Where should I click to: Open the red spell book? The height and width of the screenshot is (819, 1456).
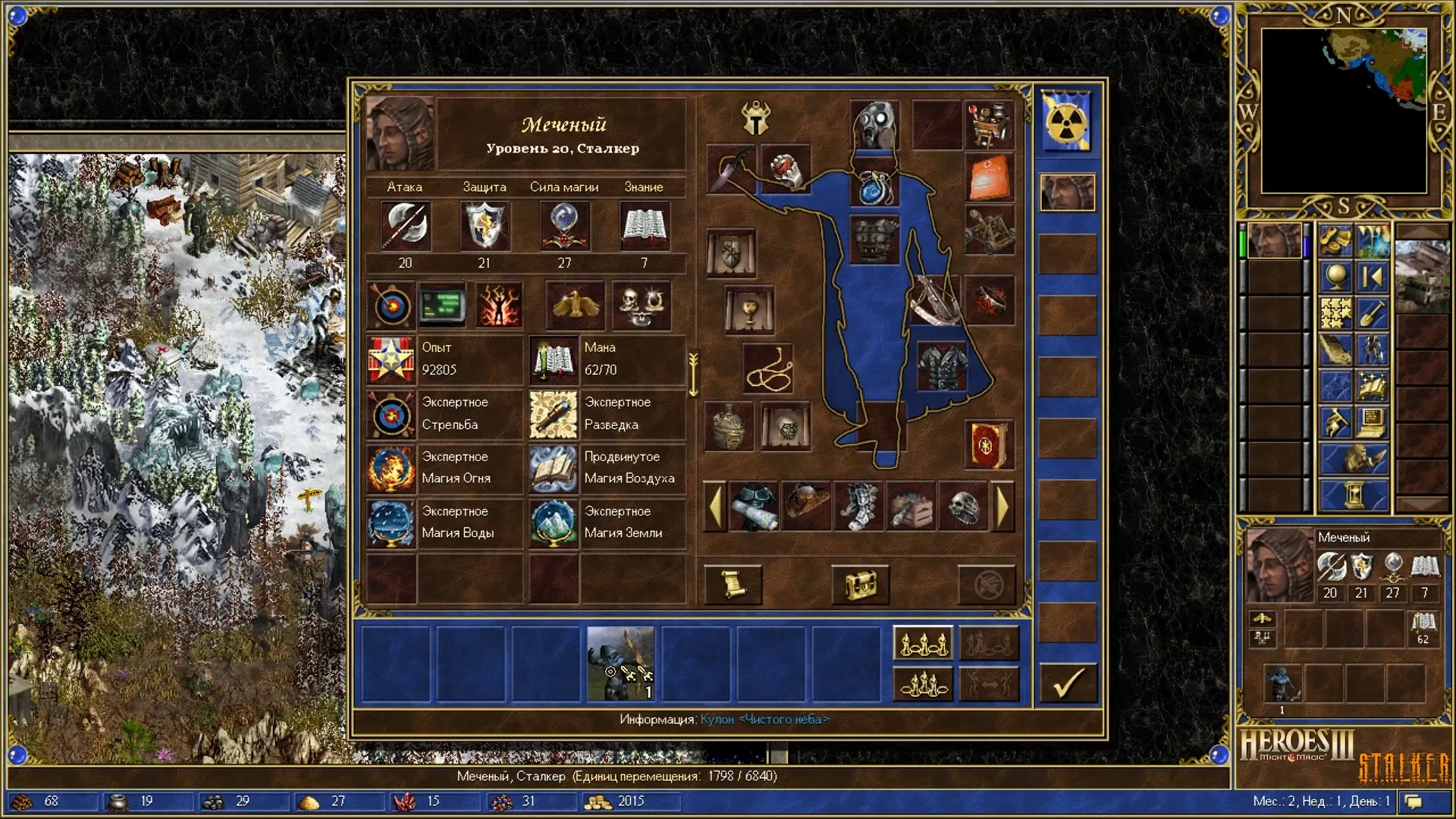(x=988, y=445)
